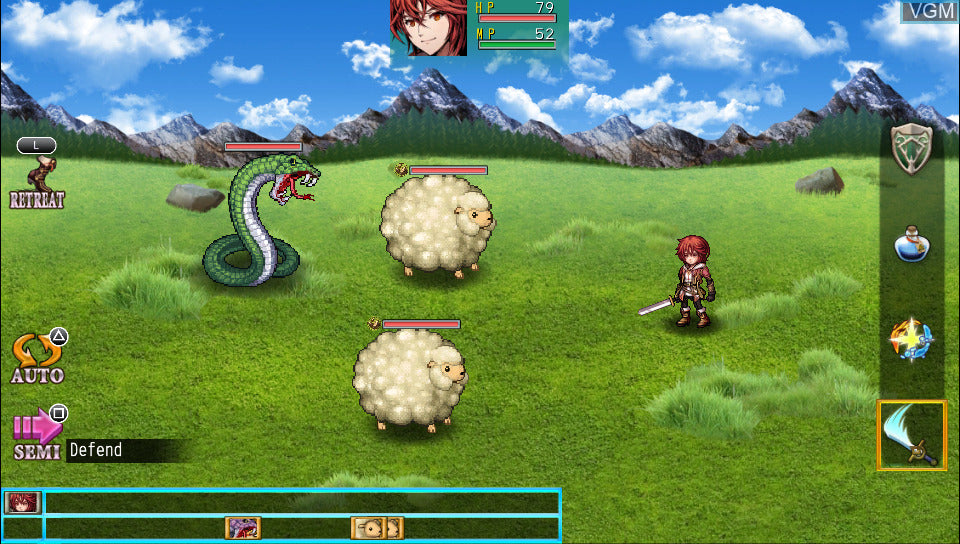This screenshot has width=960, height=544.
Task: Click the snake turn-order portrait
Action: coord(242,528)
